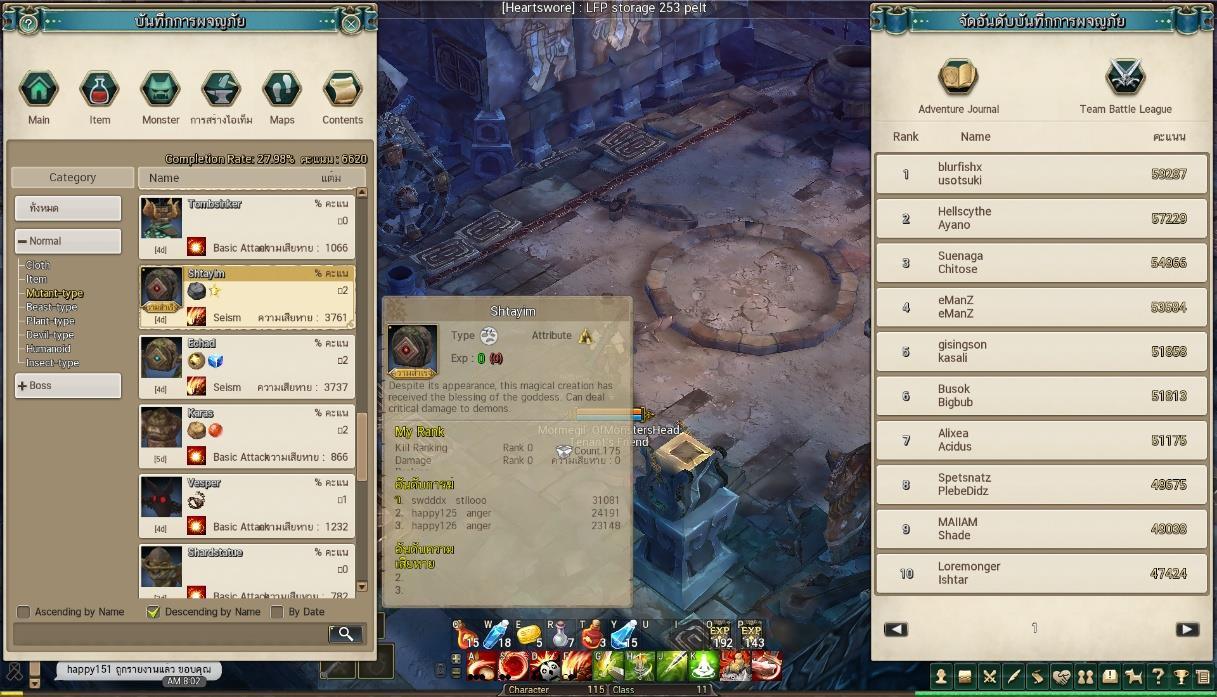The width and height of the screenshot is (1217, 697).
Task: Go to the next ranking page
Action: (1187, 629)
